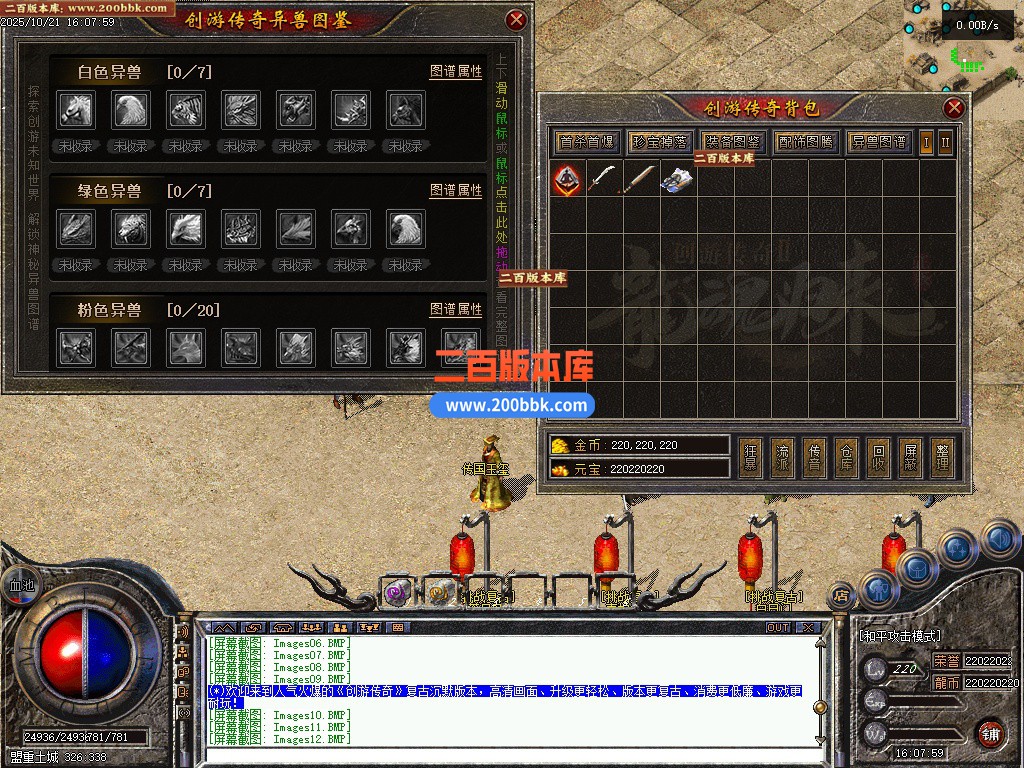View 图谱属性 for white beasts
The width and height of the screenshot is (1024, 768).
pos(456,72)
